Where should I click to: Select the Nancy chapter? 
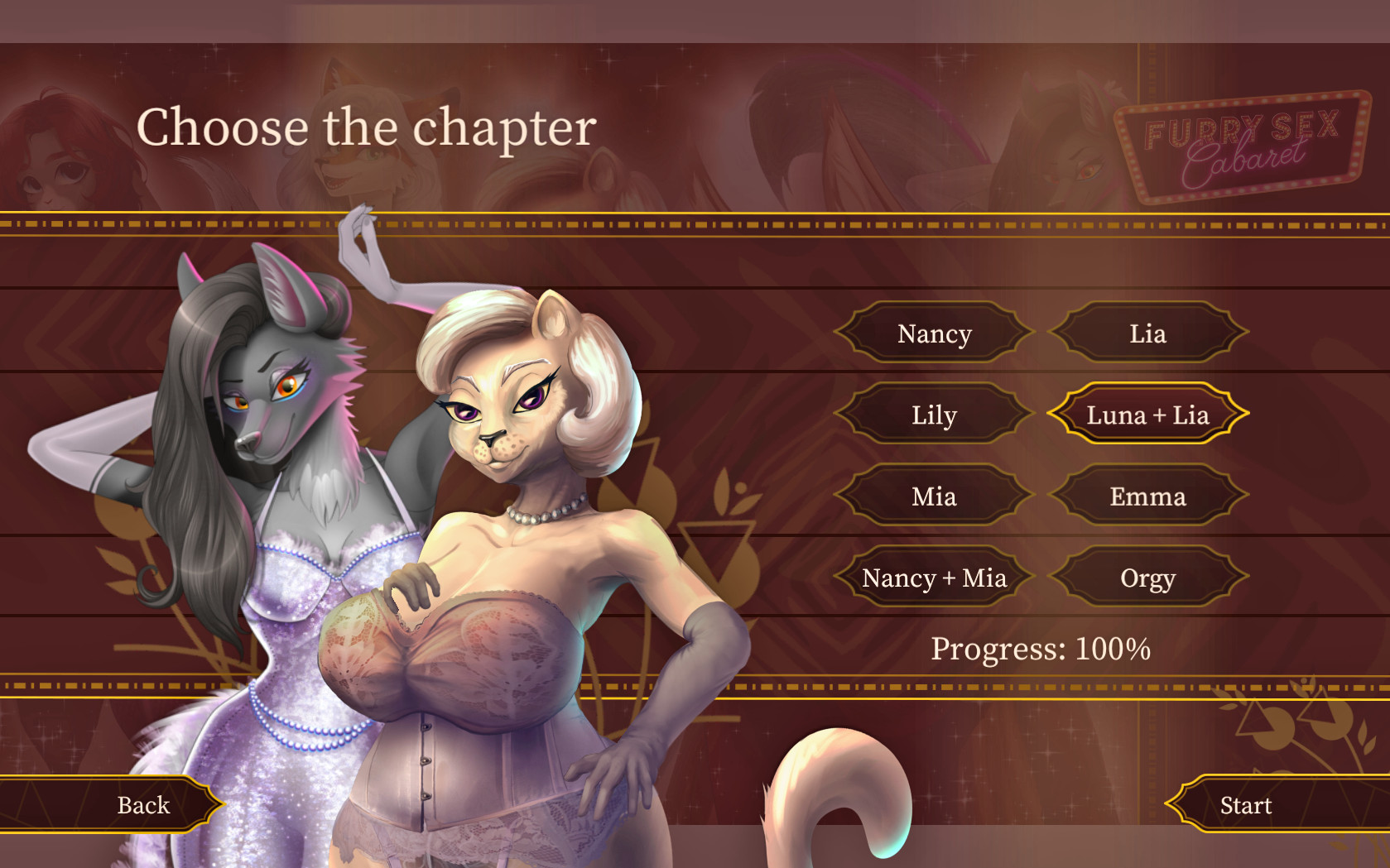934,333
